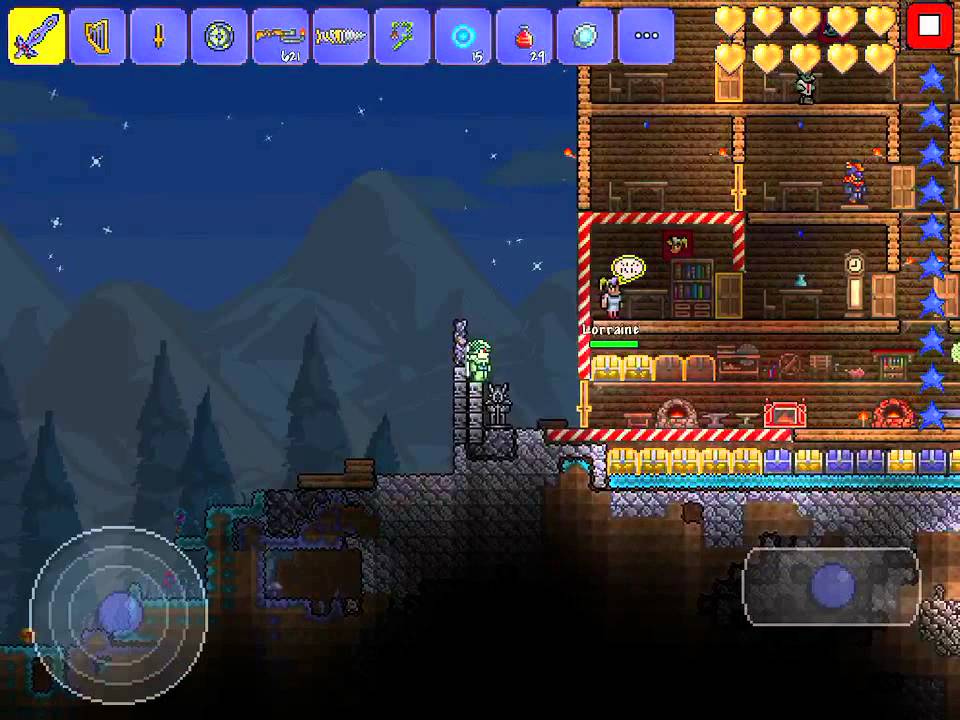Choose the golden harp slot
The image size is (960, 720).
98,36
